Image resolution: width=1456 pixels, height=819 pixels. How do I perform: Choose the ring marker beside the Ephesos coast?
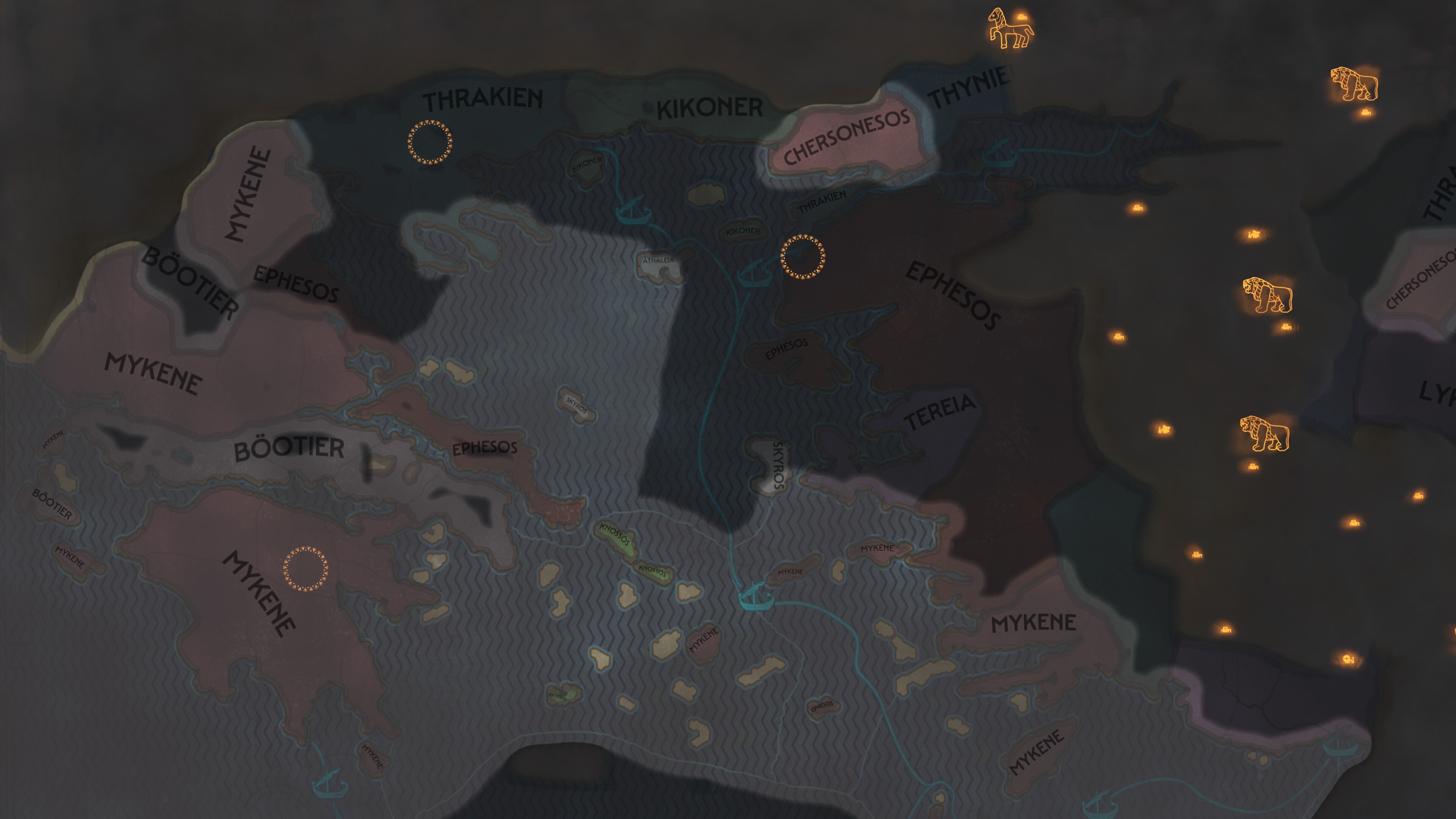tap(802, 257)
